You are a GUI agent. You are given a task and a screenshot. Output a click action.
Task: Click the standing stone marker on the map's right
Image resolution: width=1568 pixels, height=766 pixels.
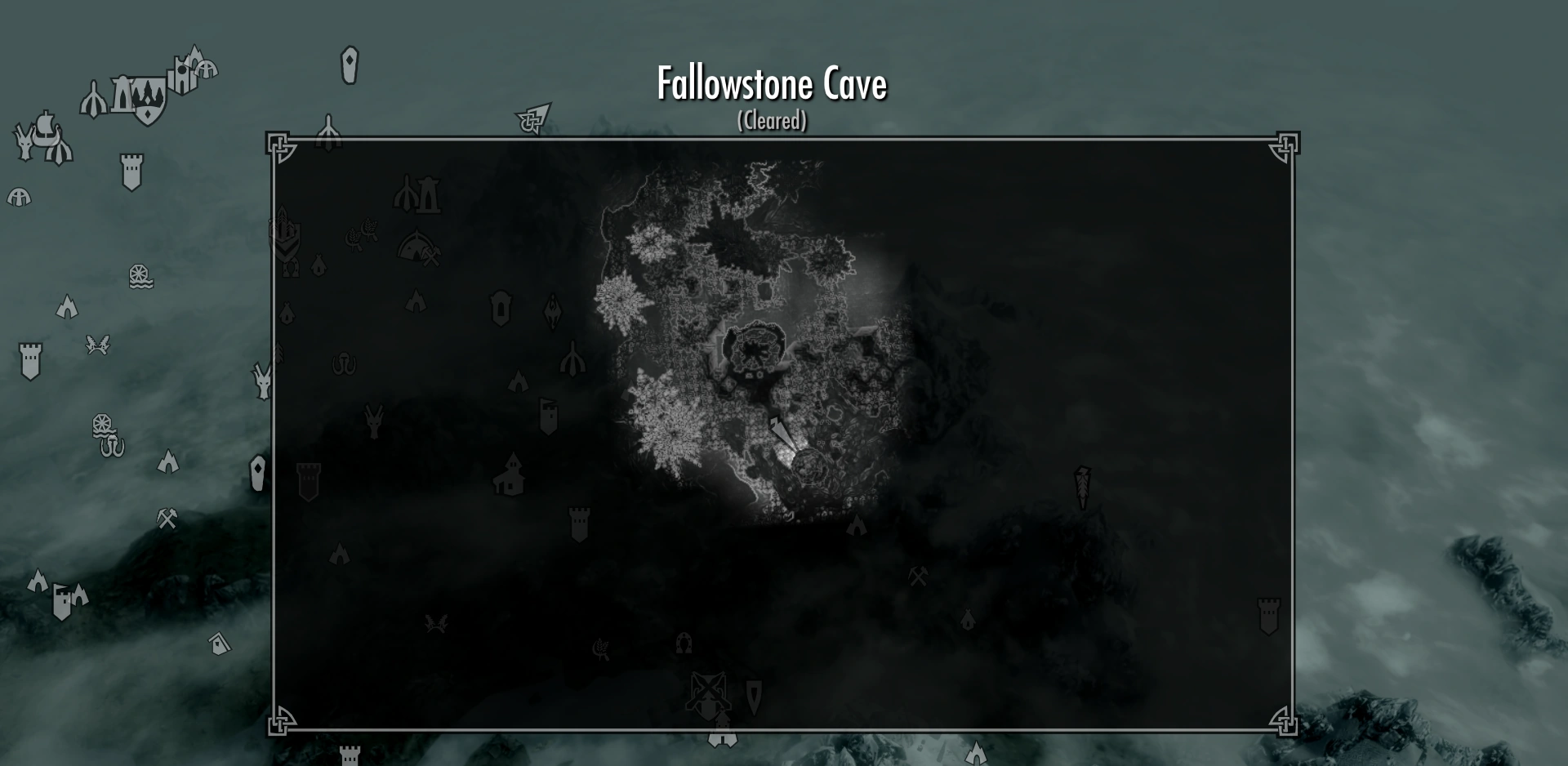1083,486
